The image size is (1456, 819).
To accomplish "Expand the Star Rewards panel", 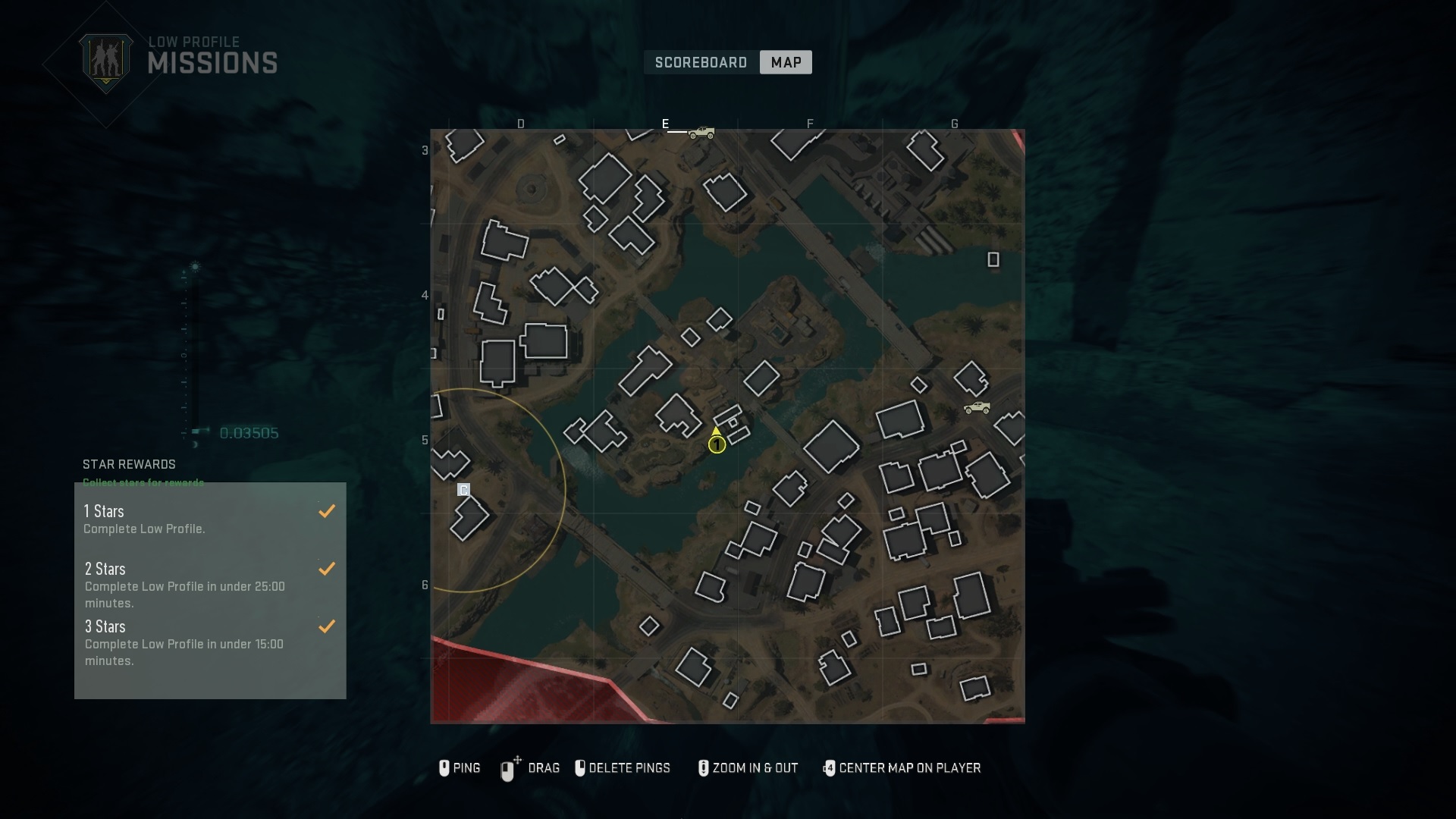I will tap(129, 464).
